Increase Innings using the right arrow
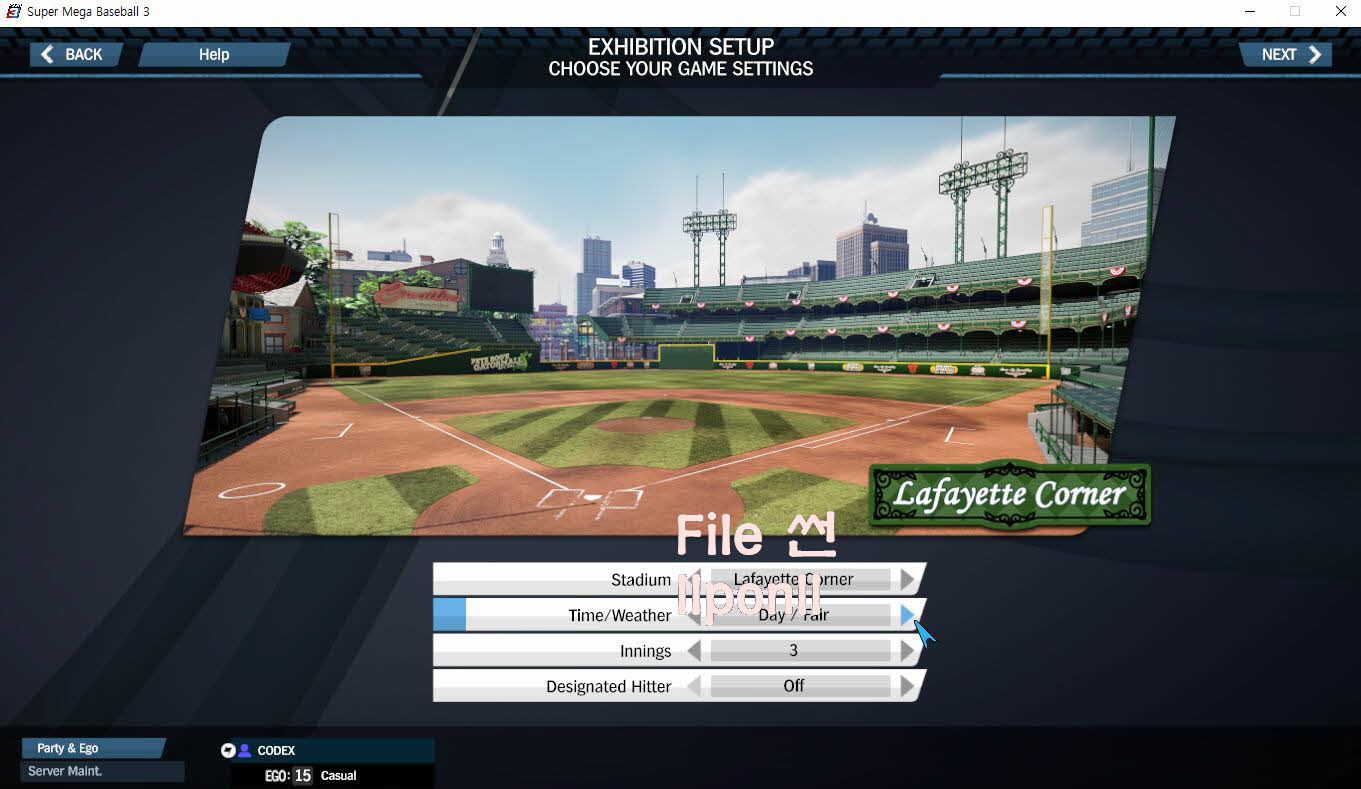The width and height of the screenshot is (1361, 789). pos(906,651)
